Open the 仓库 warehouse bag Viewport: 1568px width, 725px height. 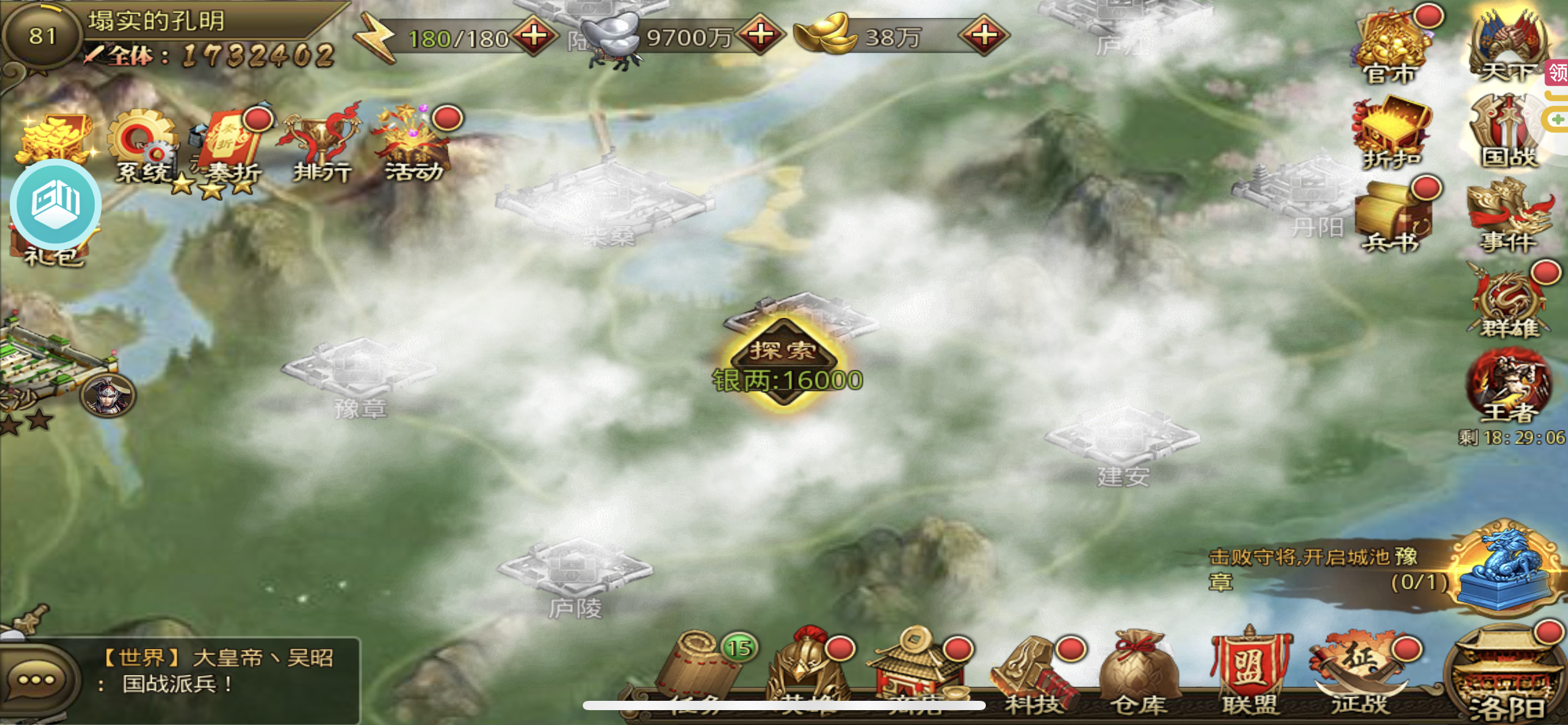point(1138,672)
